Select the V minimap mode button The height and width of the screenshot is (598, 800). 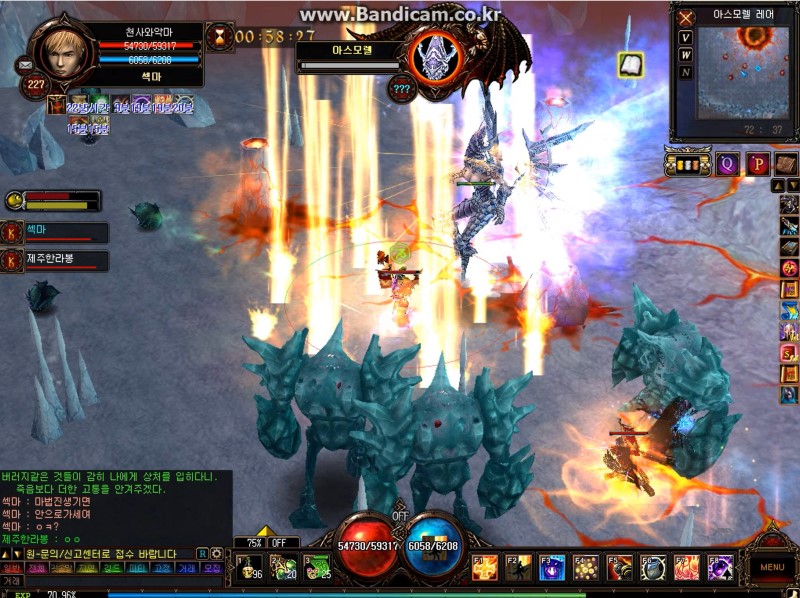686,38
